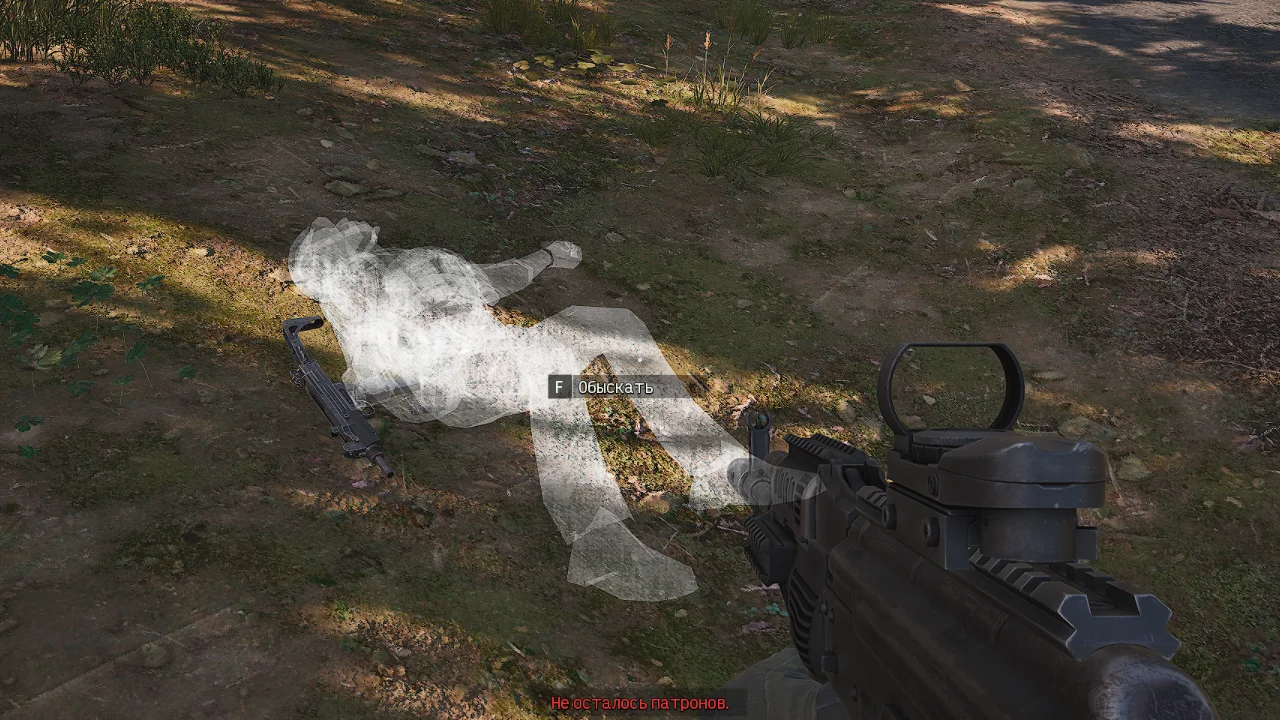Click the F key prompt icon
The height and width of the screenshot is (720, 1280).
557,385
